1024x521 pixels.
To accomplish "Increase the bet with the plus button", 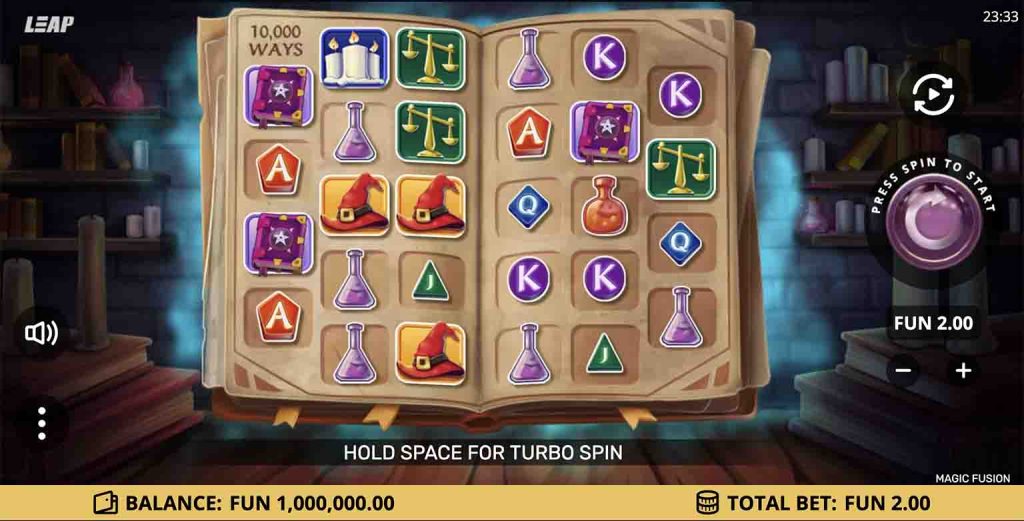I will pyautogui.click(x=963, y=370).
